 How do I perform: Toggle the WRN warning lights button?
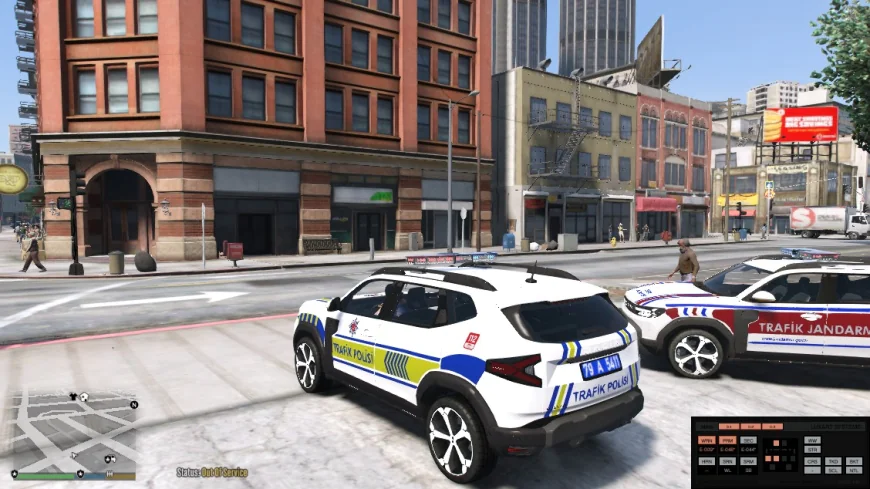pos(707,440)
